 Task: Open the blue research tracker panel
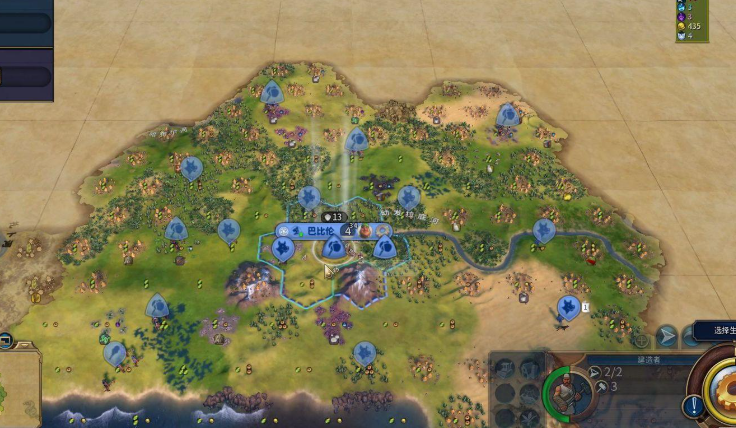pyautogui.click(x=26, y=21)
